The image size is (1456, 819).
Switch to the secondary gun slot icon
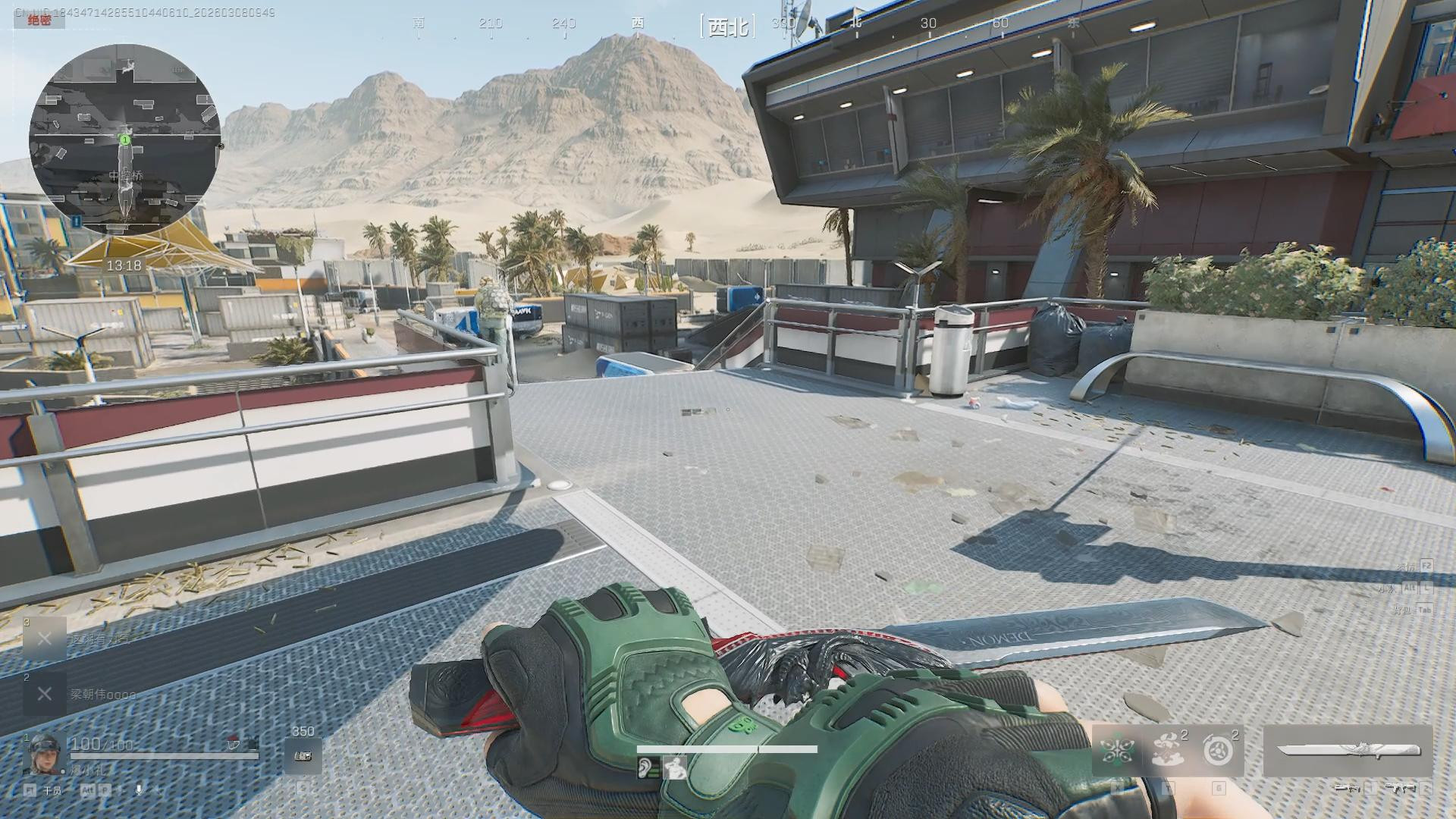[1399, 789]
